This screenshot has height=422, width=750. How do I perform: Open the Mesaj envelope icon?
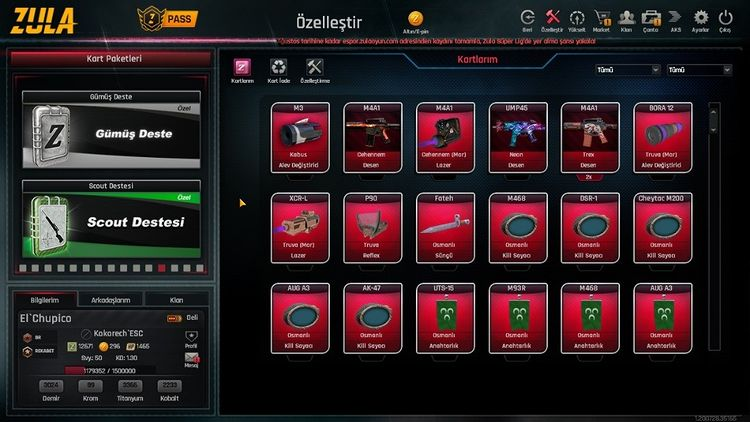click(192, 357)
